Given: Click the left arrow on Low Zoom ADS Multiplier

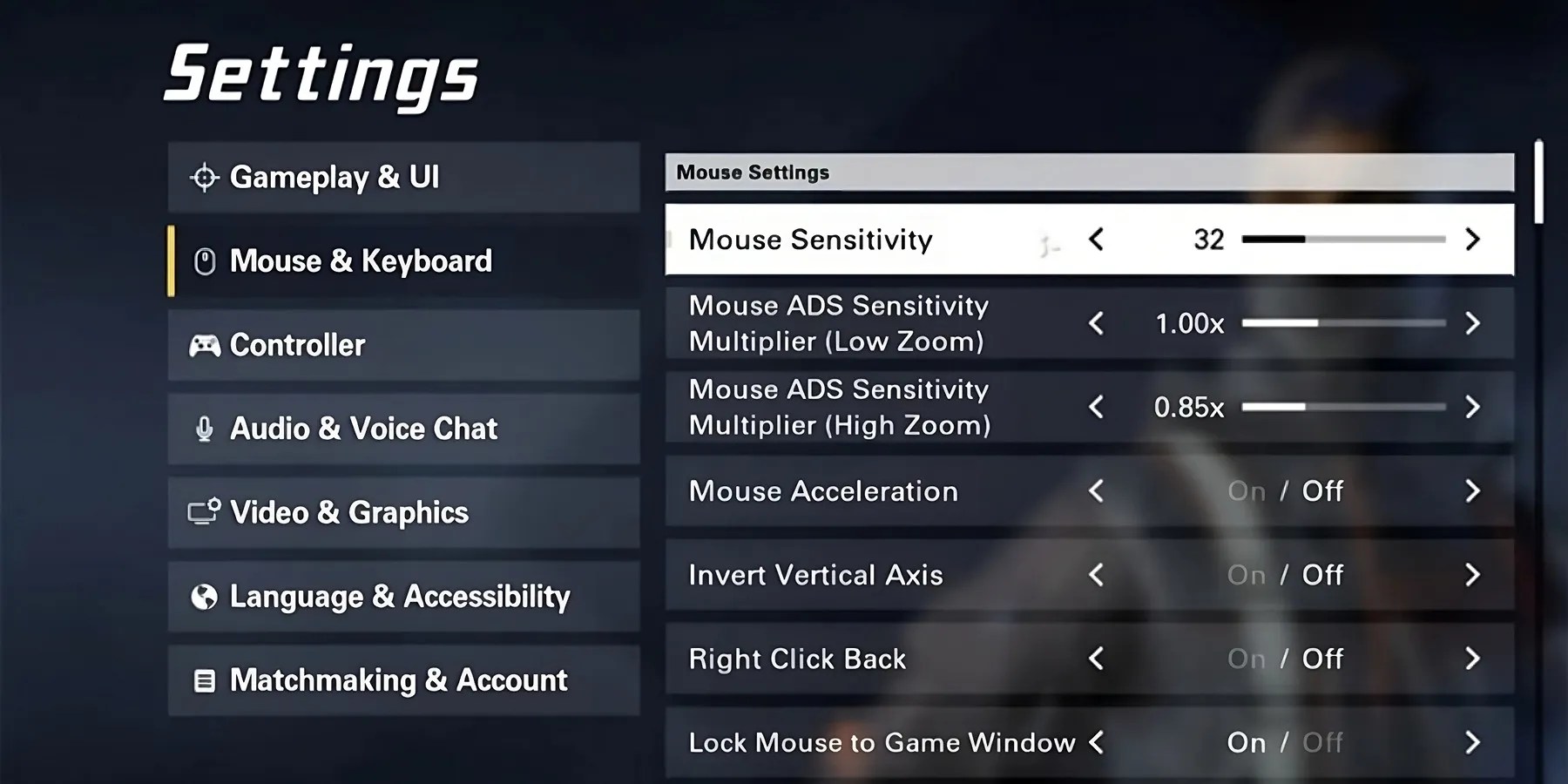Looking at the screenshot, I should pos(1097,323).
